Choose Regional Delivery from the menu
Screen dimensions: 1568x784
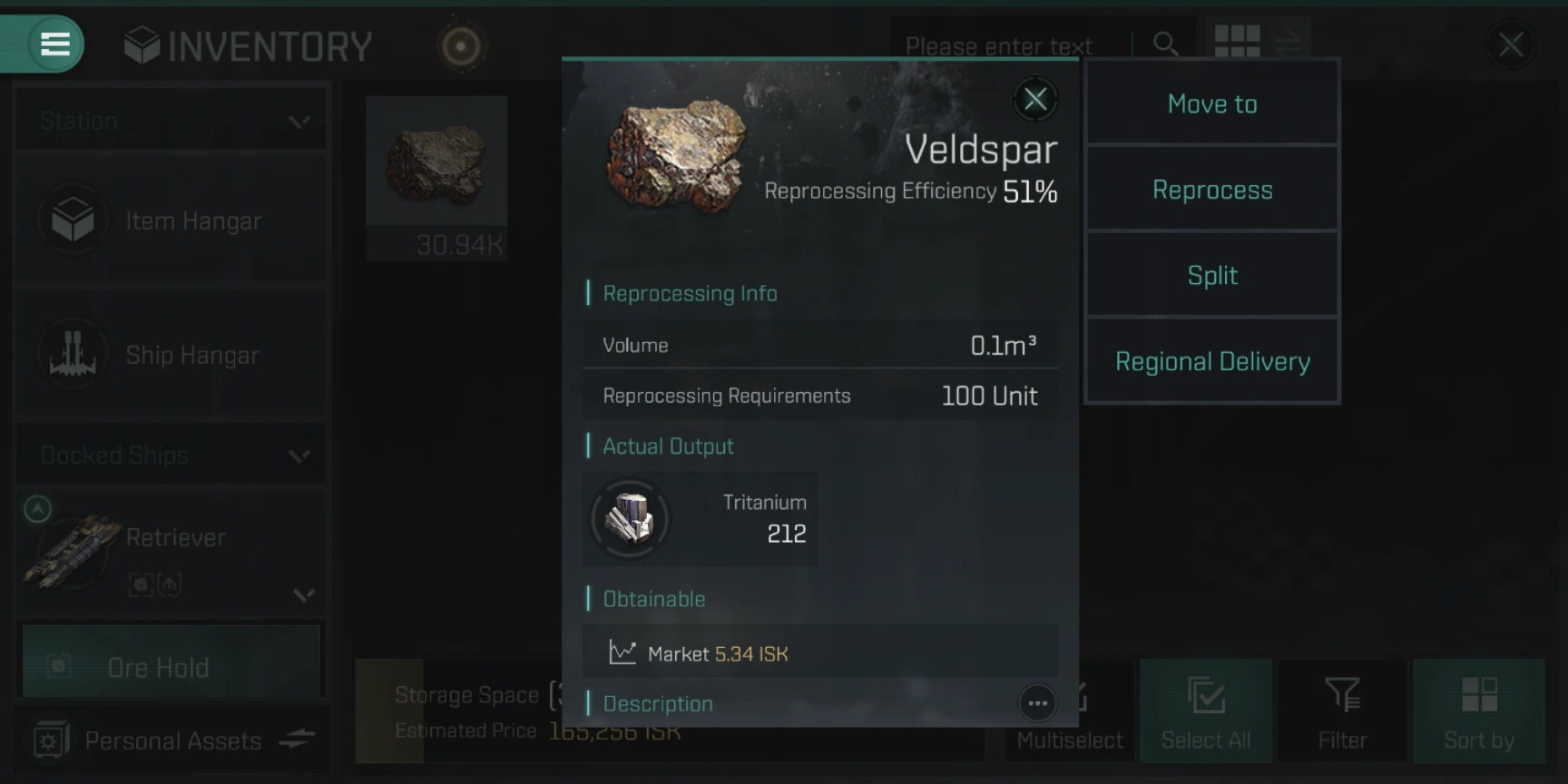[x=1212, y=361]
